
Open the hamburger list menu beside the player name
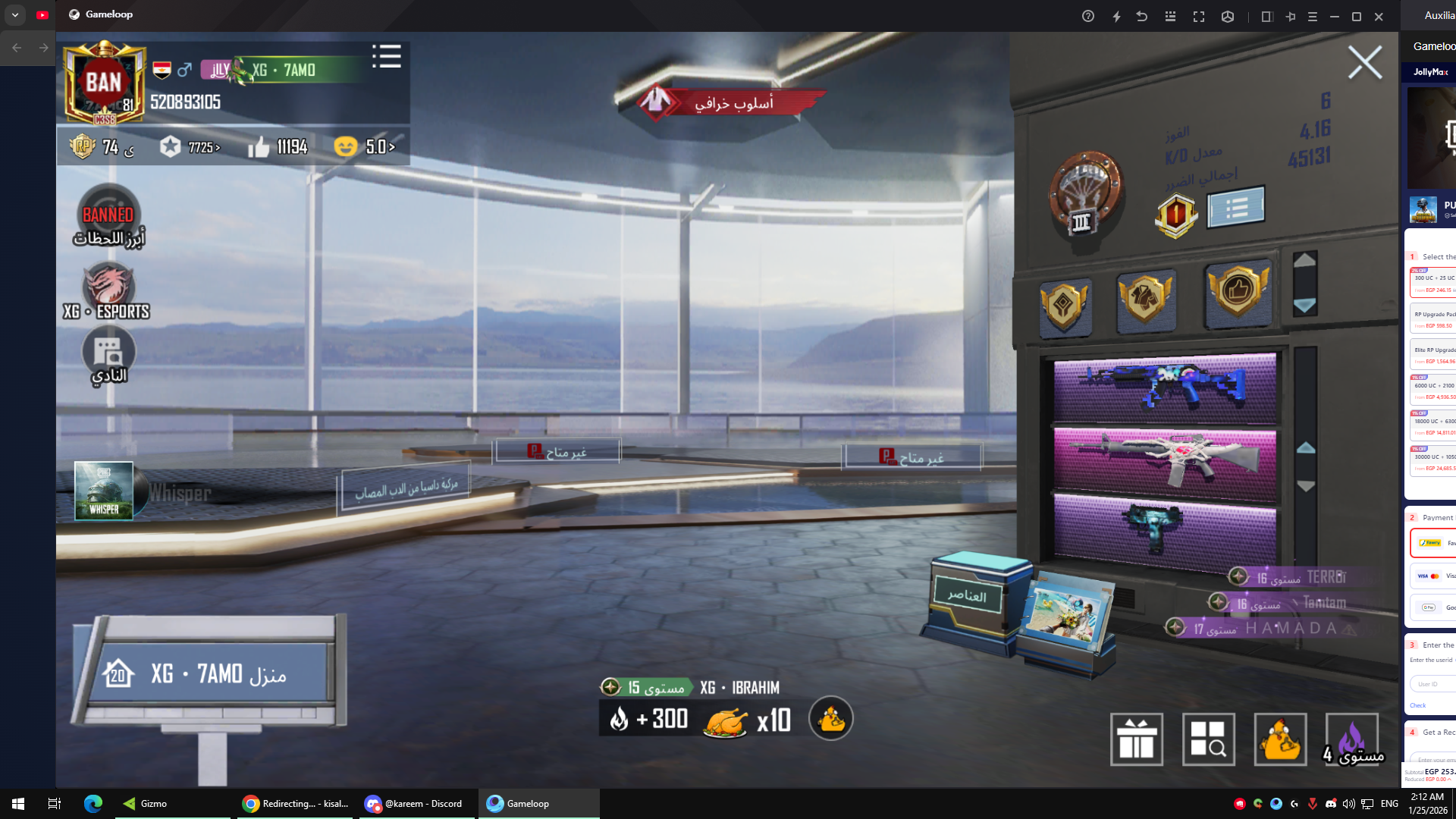(x=387, y=56)
